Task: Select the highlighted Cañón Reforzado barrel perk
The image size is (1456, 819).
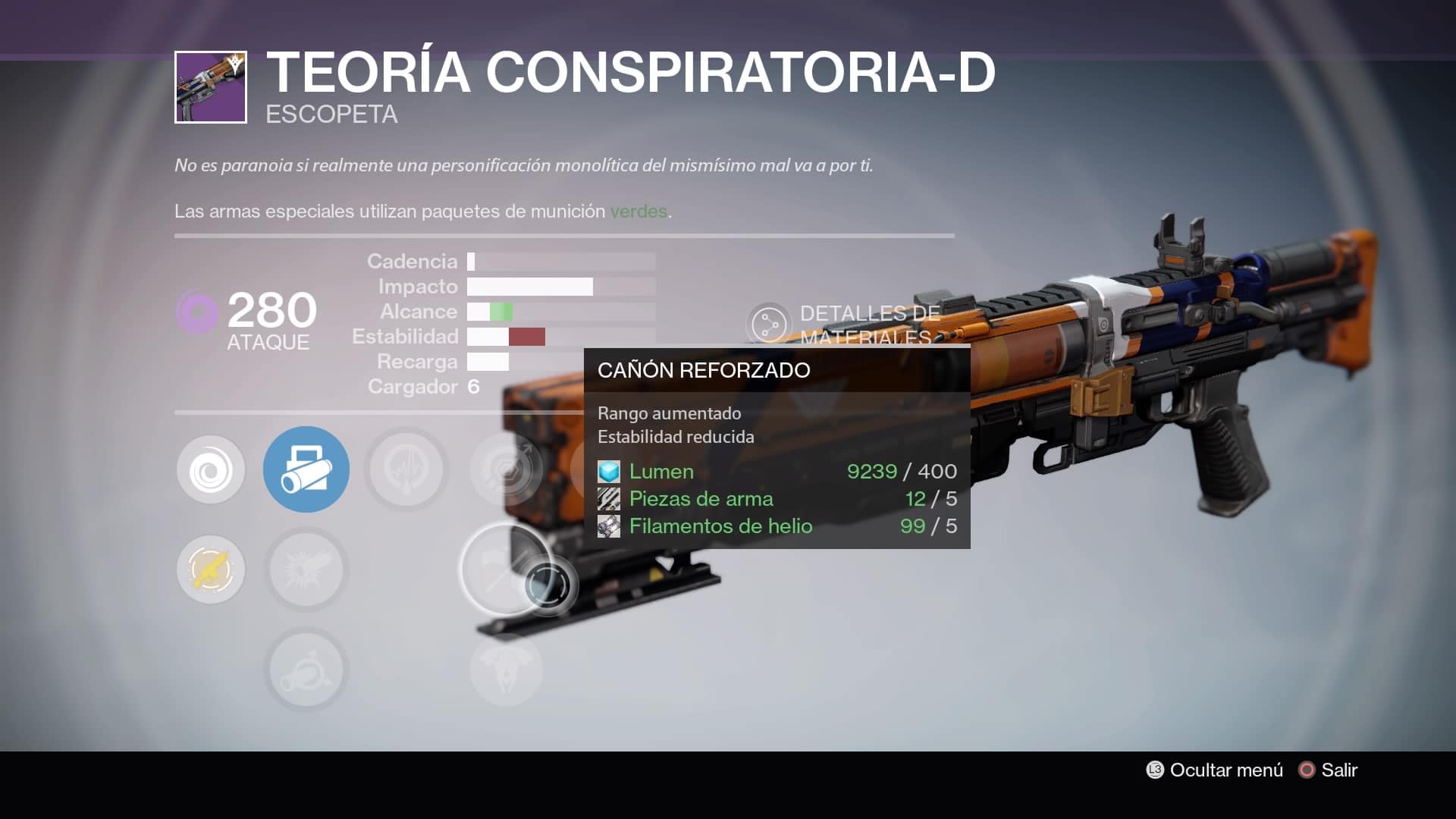Action: (x=306, y=469)
